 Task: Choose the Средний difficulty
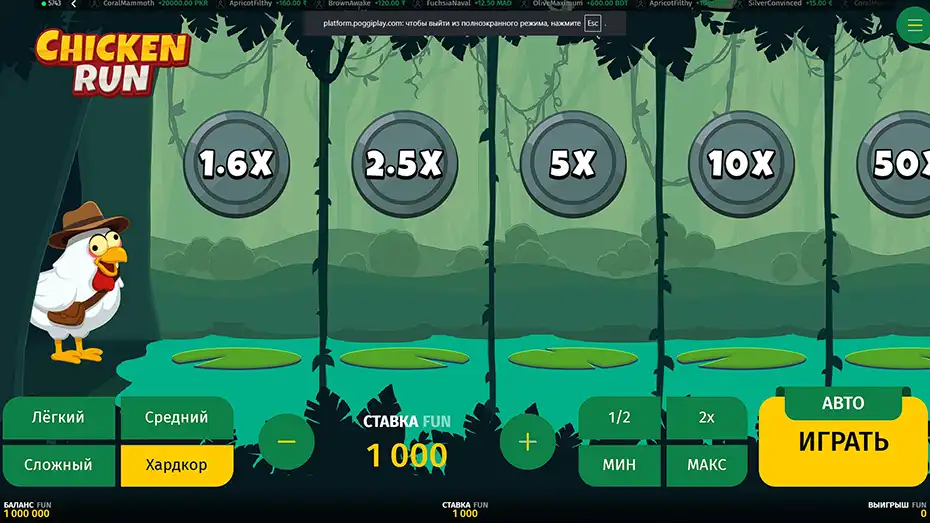[x=176, y=418]
